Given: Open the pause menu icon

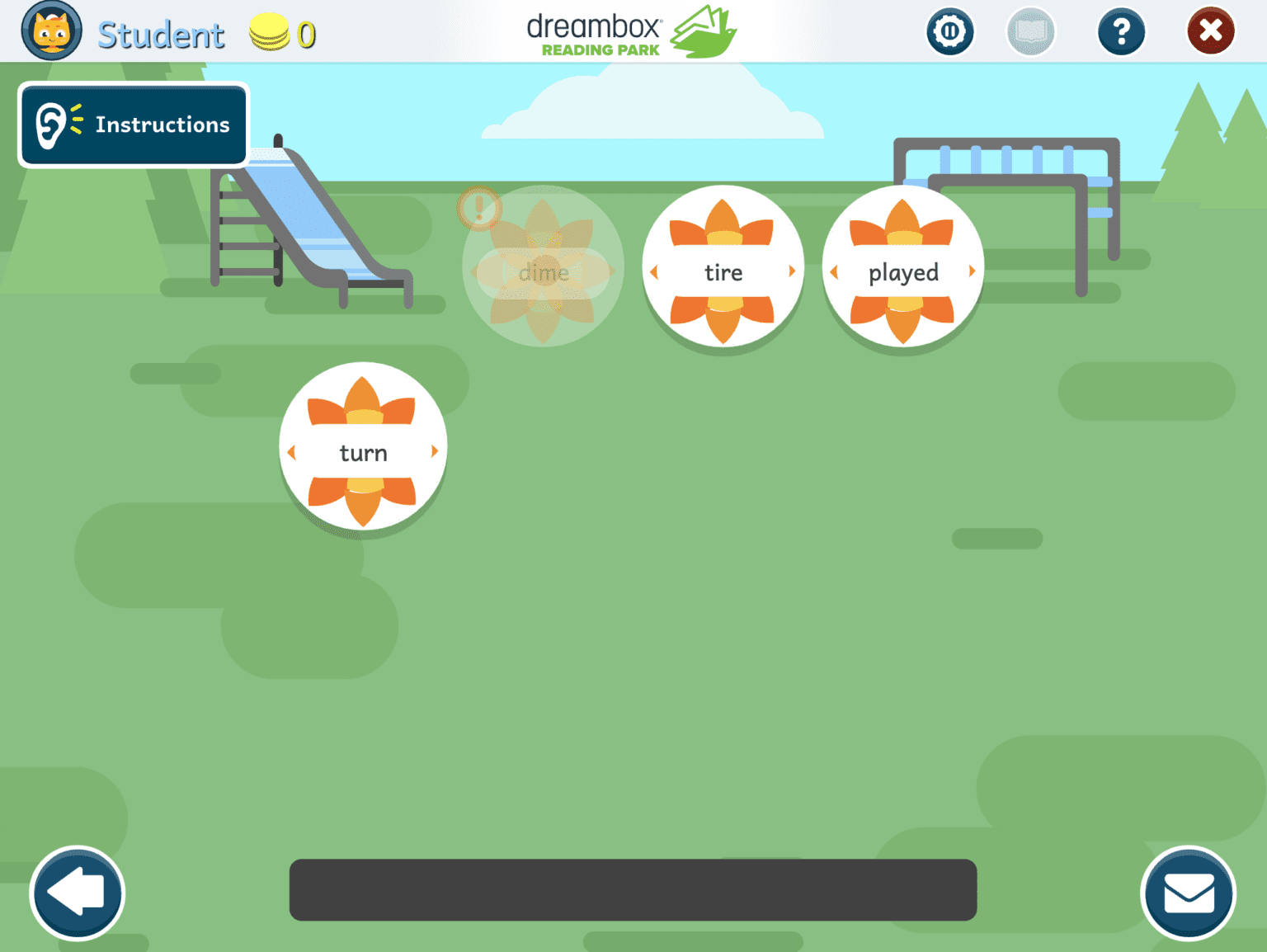Looking at the screenshot, I should click(x=950, y=31).
